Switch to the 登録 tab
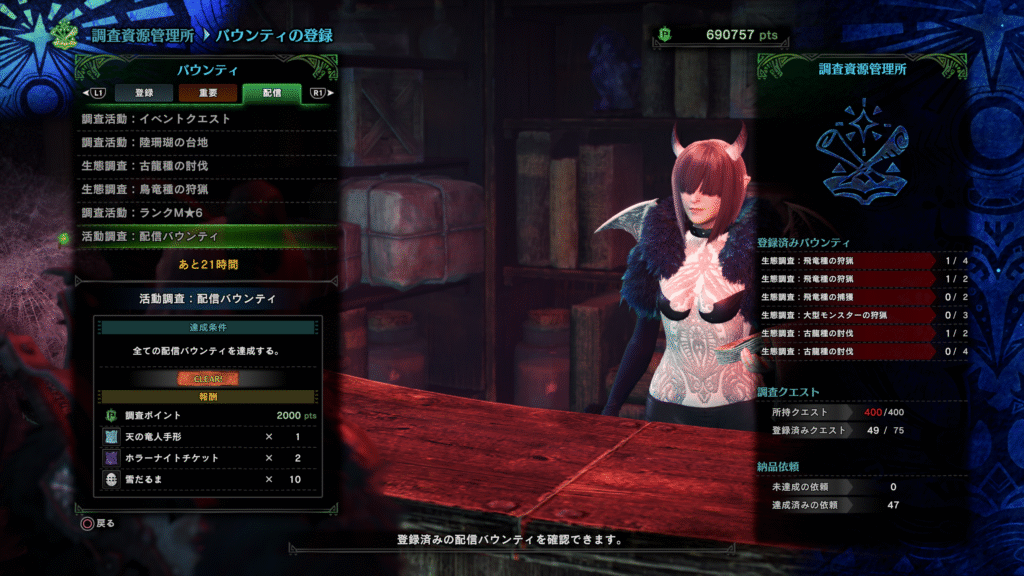The height and width of the screenshot is (576, 1024). [x=144, y=93]
